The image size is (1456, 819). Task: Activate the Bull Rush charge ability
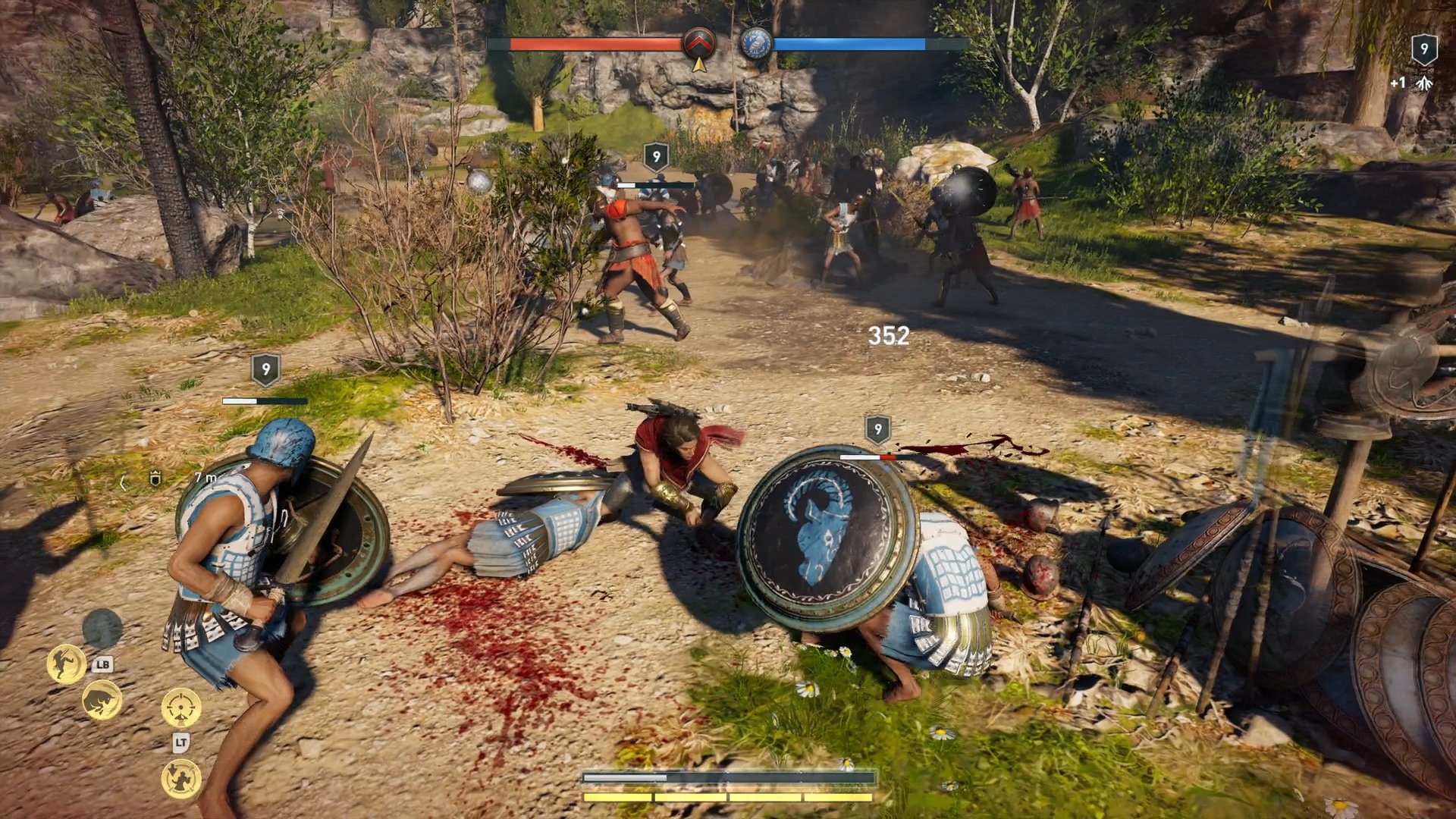click(x=102, y=700)
